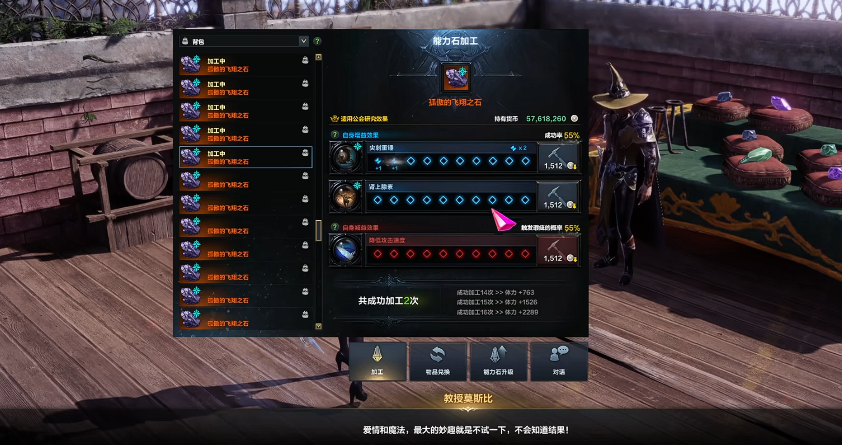This screenshot has width=842, height=445.
Task: Click the hammer button for the first engraving row
Action: point(558,156)
